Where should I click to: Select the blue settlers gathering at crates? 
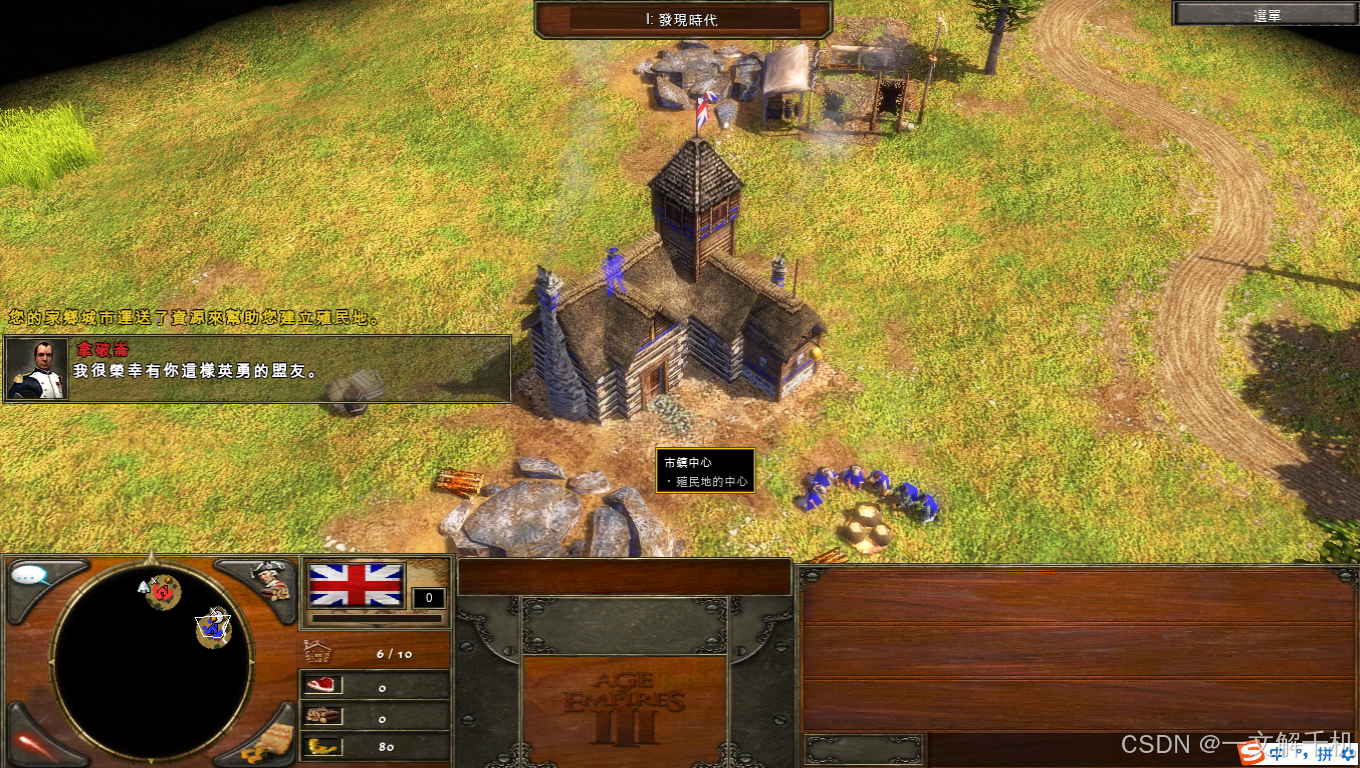pos(870,488)
